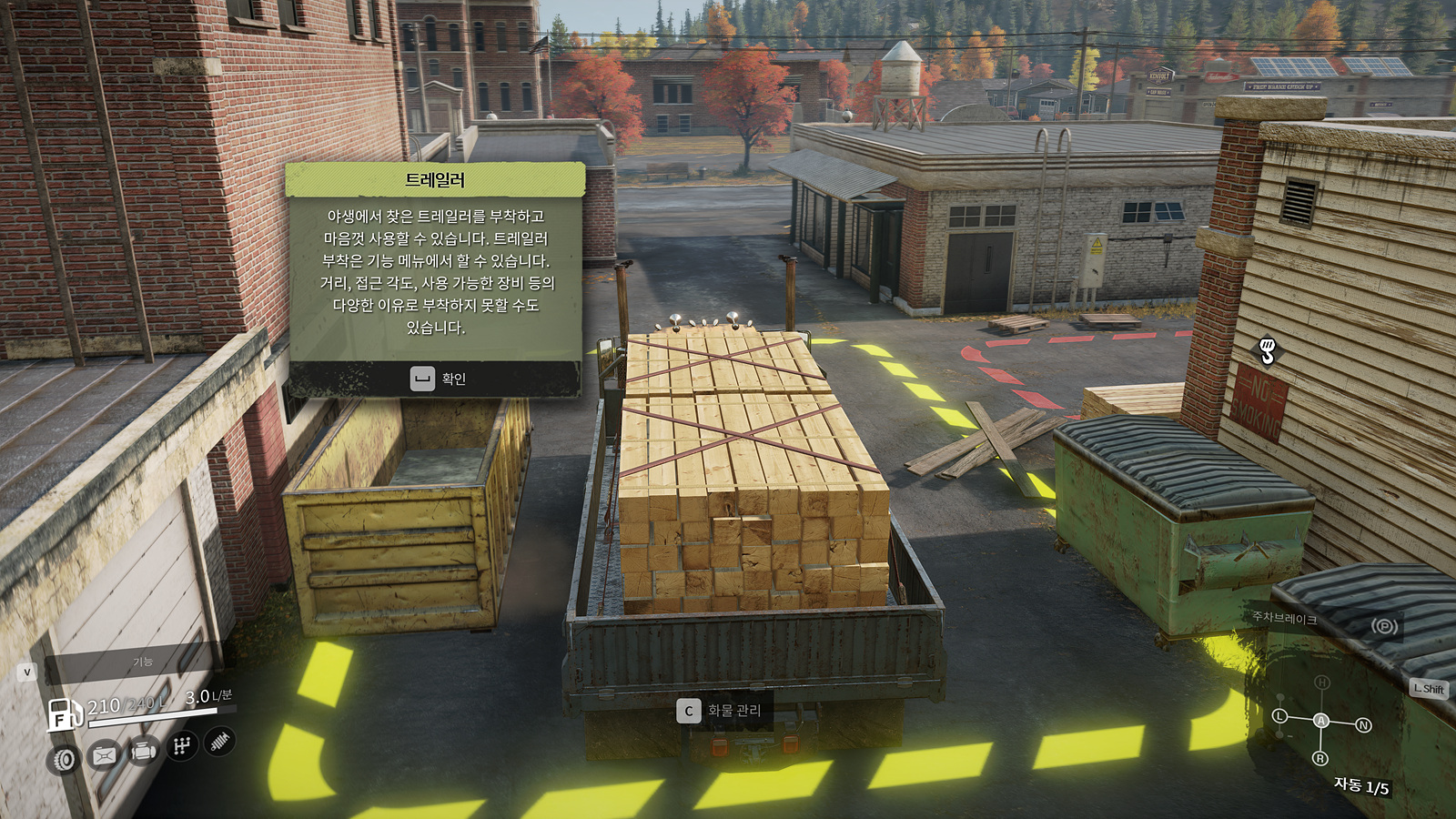Screen dimensions: 1456x819
Task: Click the winch hook marker
Action: (x=1267, y=349)
